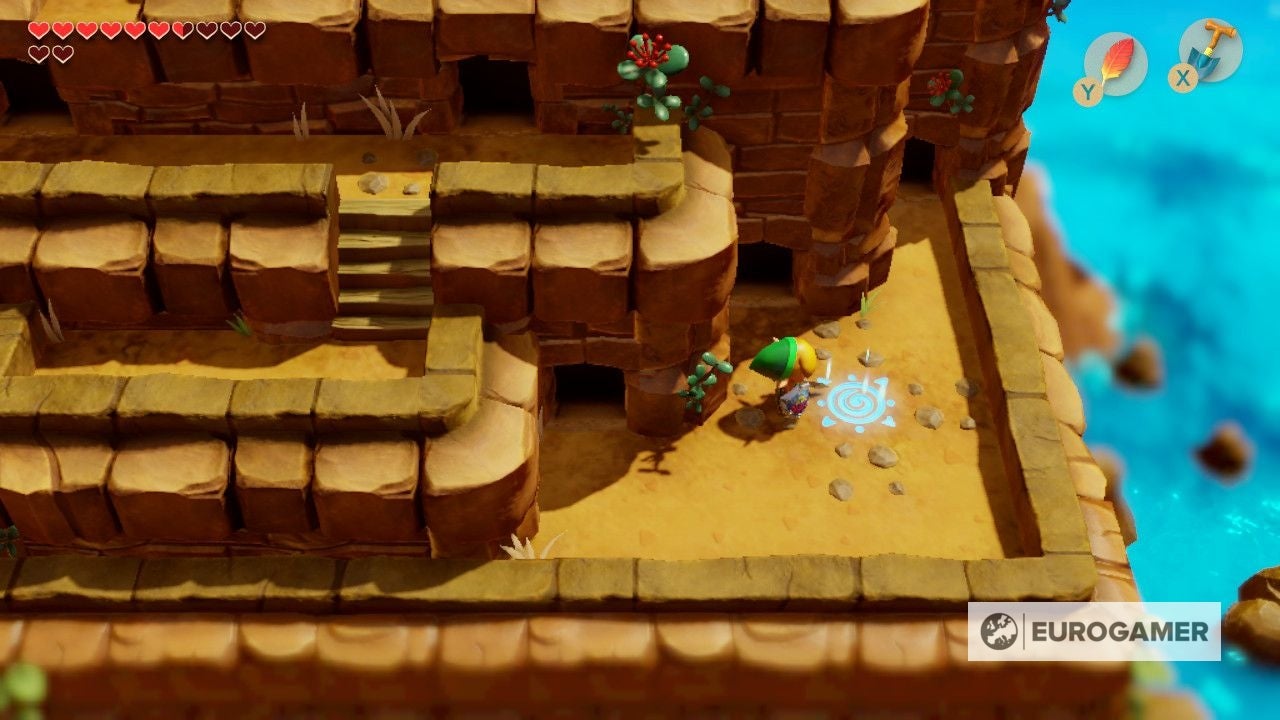This screenshot has height=720, width=1280.
Task: Select the first full heart in health bar
Action: click(x=37, y=30)
